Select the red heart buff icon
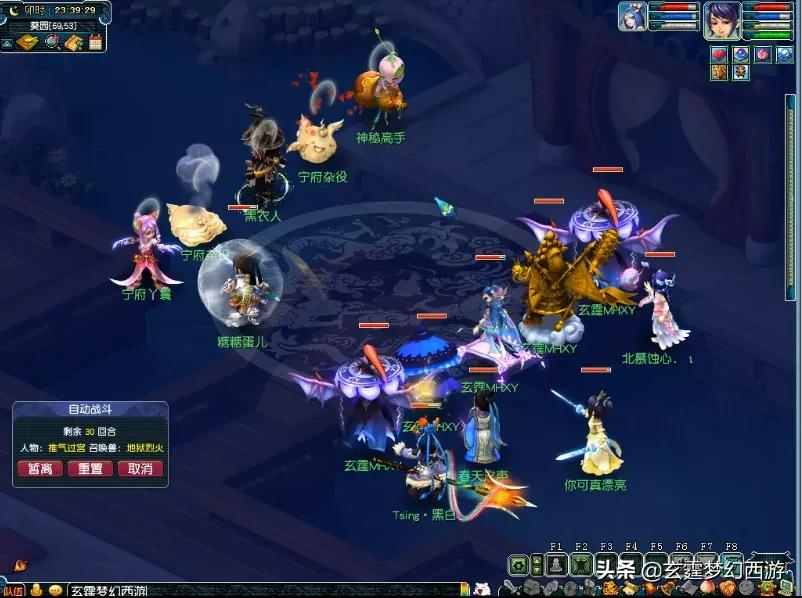The image size is (802, 598). [x=719, y=54]
